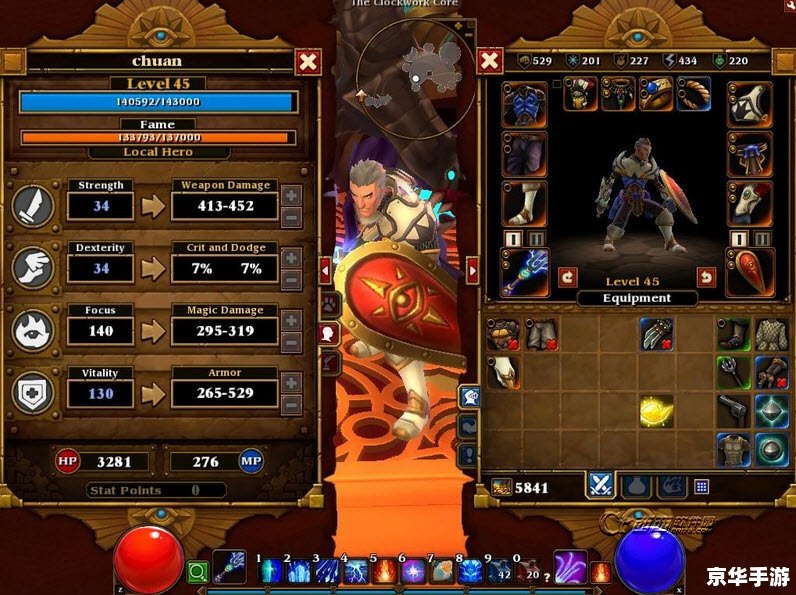This screenshot has width=796, height=595.
Task: Close the character stats panel
Action: [x=309, y=63]
